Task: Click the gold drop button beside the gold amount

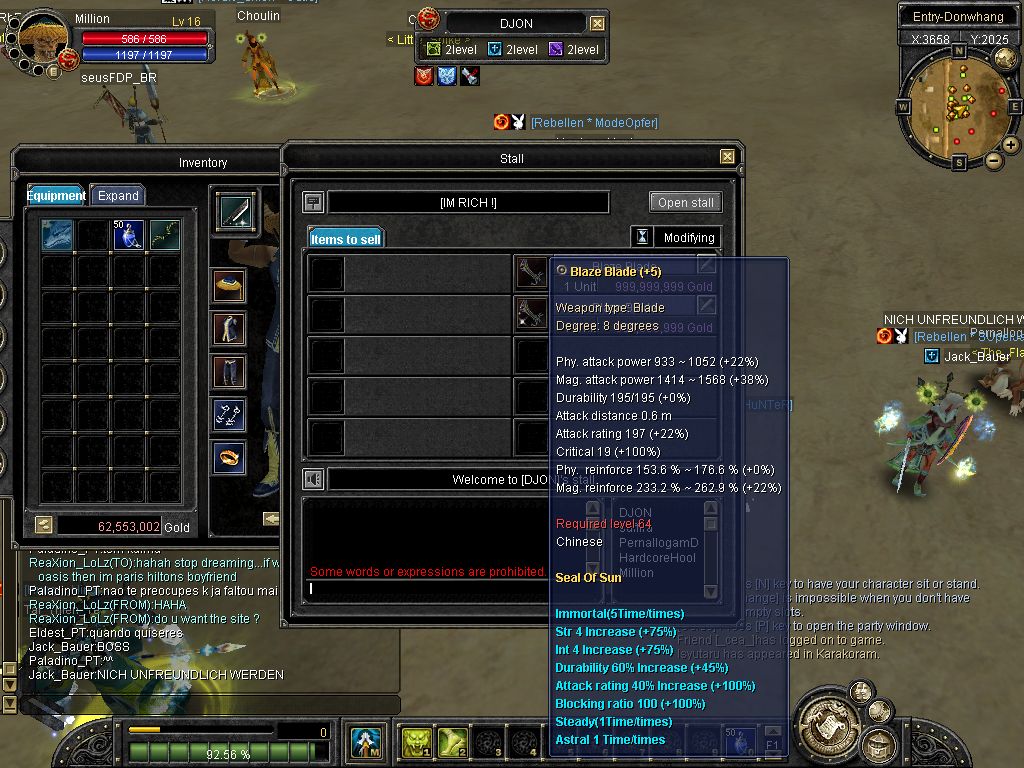Action: click(43, 525)
